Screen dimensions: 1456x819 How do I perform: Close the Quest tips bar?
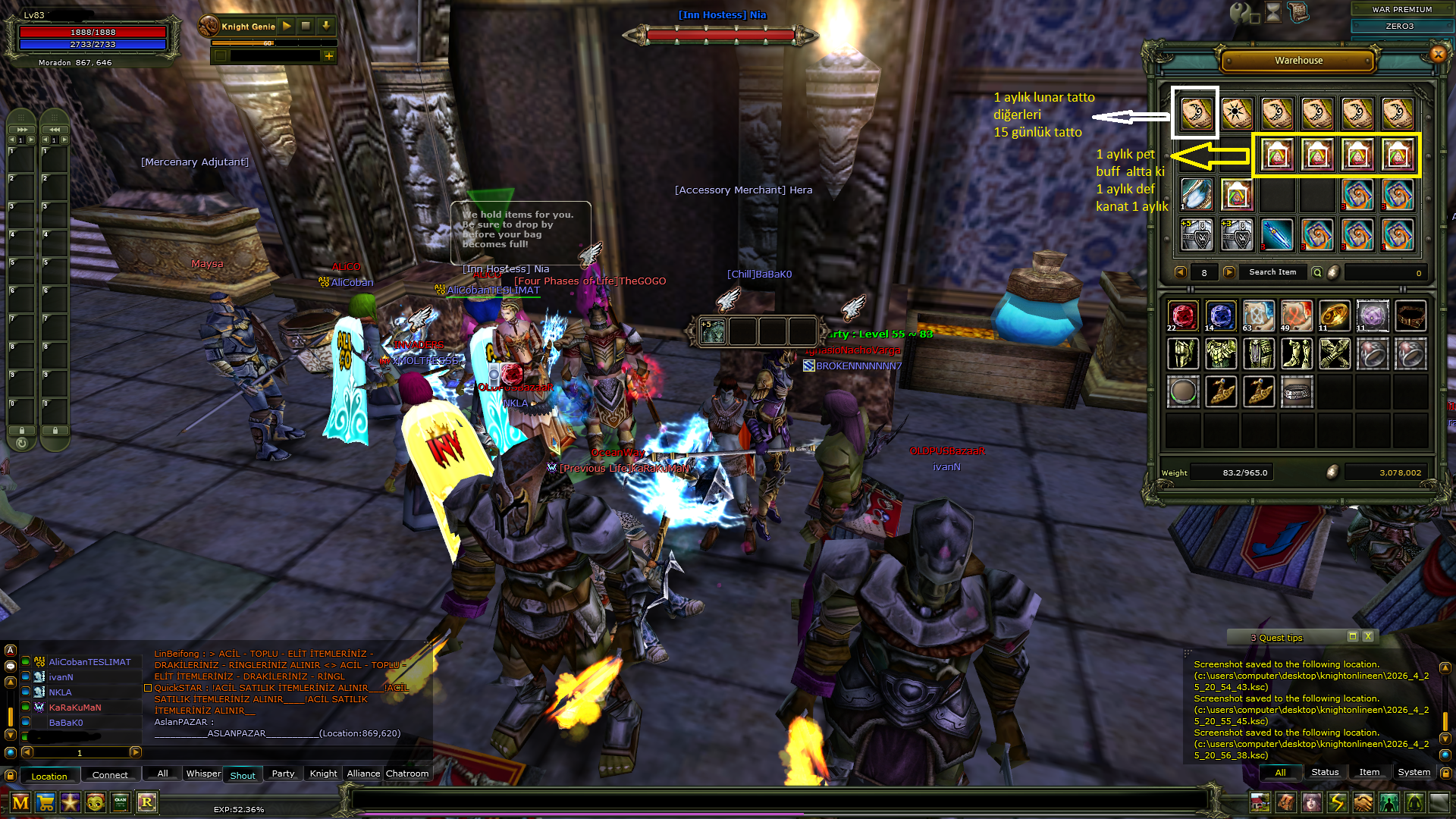(x=1367, y=637)
